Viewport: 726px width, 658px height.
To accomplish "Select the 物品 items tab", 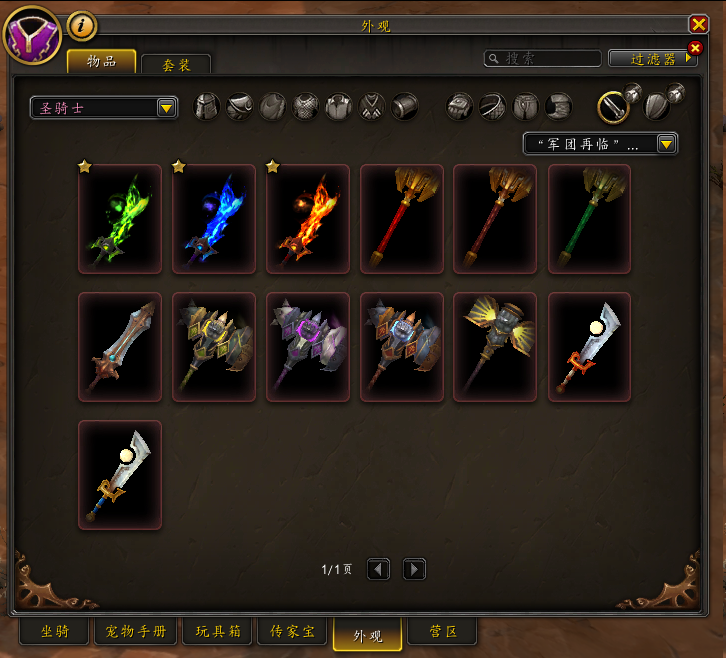I will [x=101, y=62].
